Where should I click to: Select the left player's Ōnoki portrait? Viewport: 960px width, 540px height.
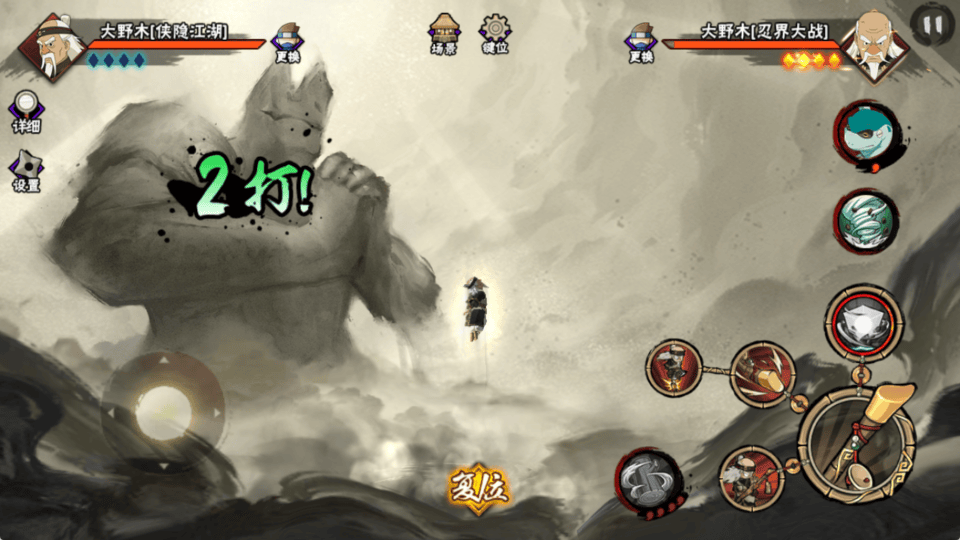pos(48,46)
